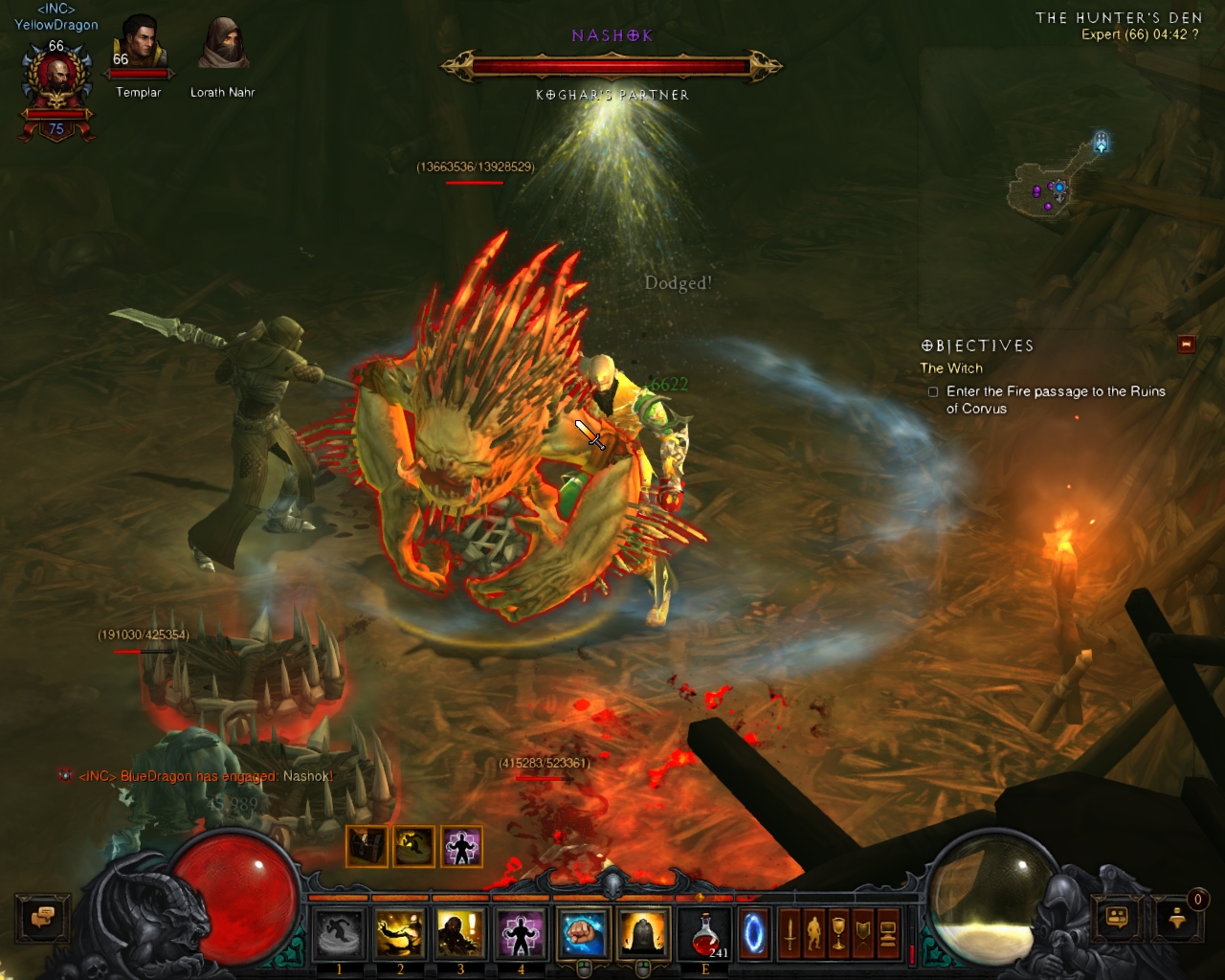1225x980 pixels.
Task: Open the sword-icon menu button
Action: pos(790,932)
